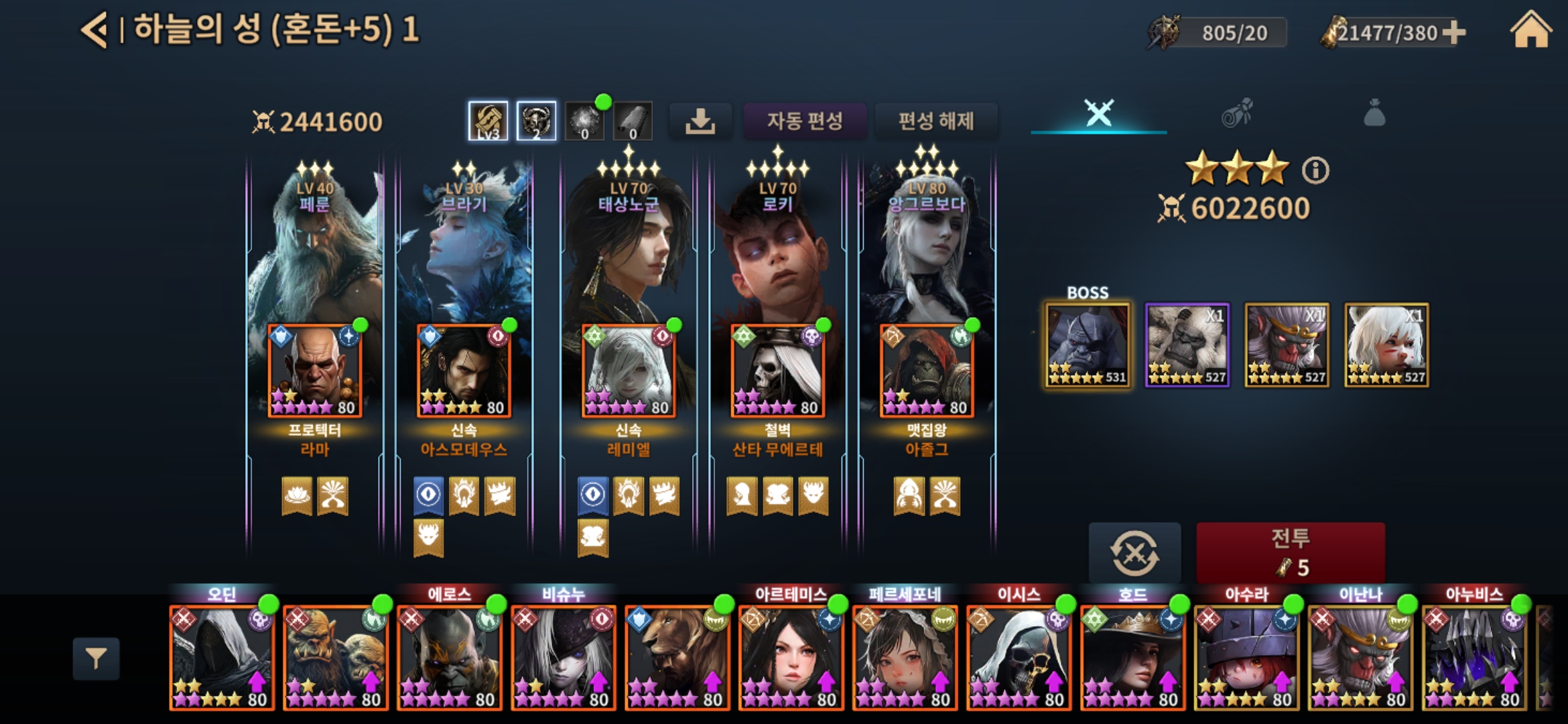Choose the 아르테미스 hero from the roster

pyautogui.click(x=791, y=657)
